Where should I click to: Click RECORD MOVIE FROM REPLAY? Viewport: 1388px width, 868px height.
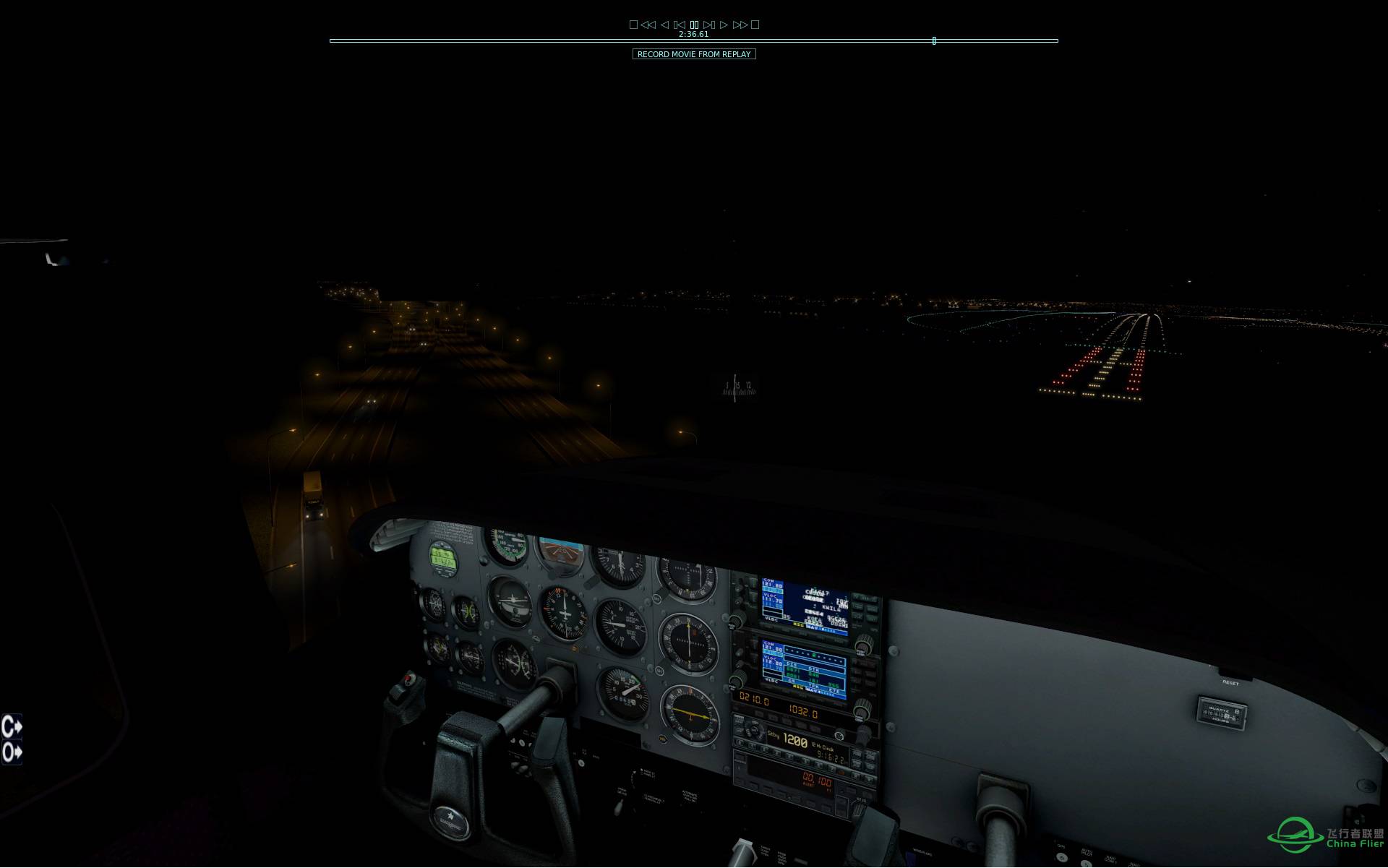point(694,54)
